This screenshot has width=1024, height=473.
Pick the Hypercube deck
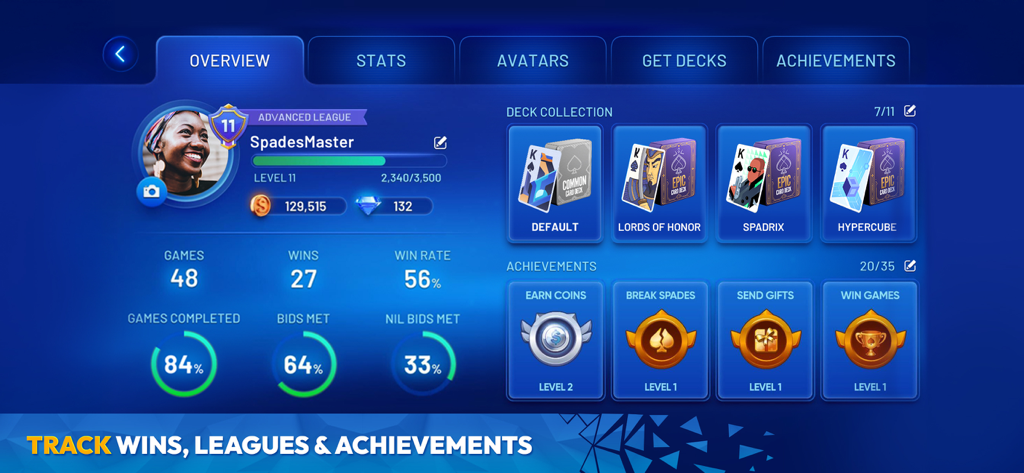pos(868,183)
